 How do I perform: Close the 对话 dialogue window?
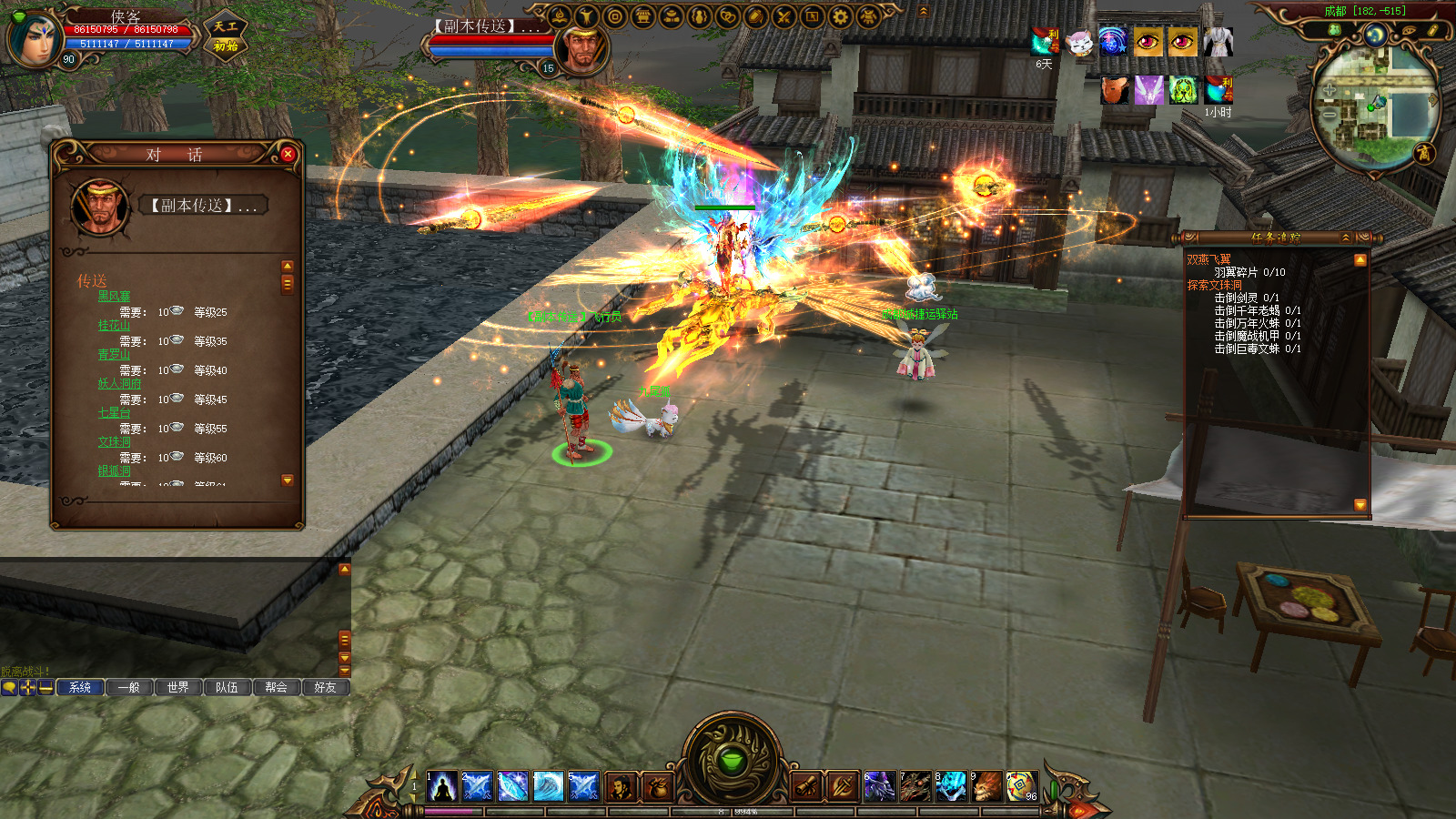(x=288, y=155)
